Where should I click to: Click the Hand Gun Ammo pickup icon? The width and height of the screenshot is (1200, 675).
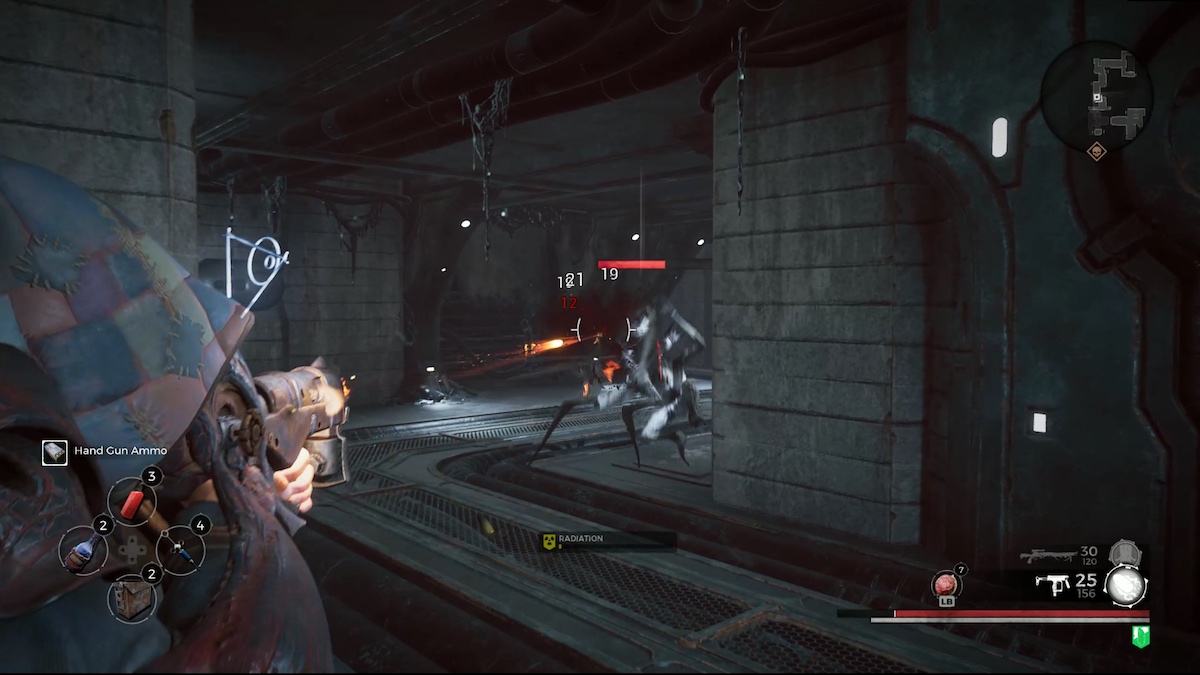click(x=55, y=452)
